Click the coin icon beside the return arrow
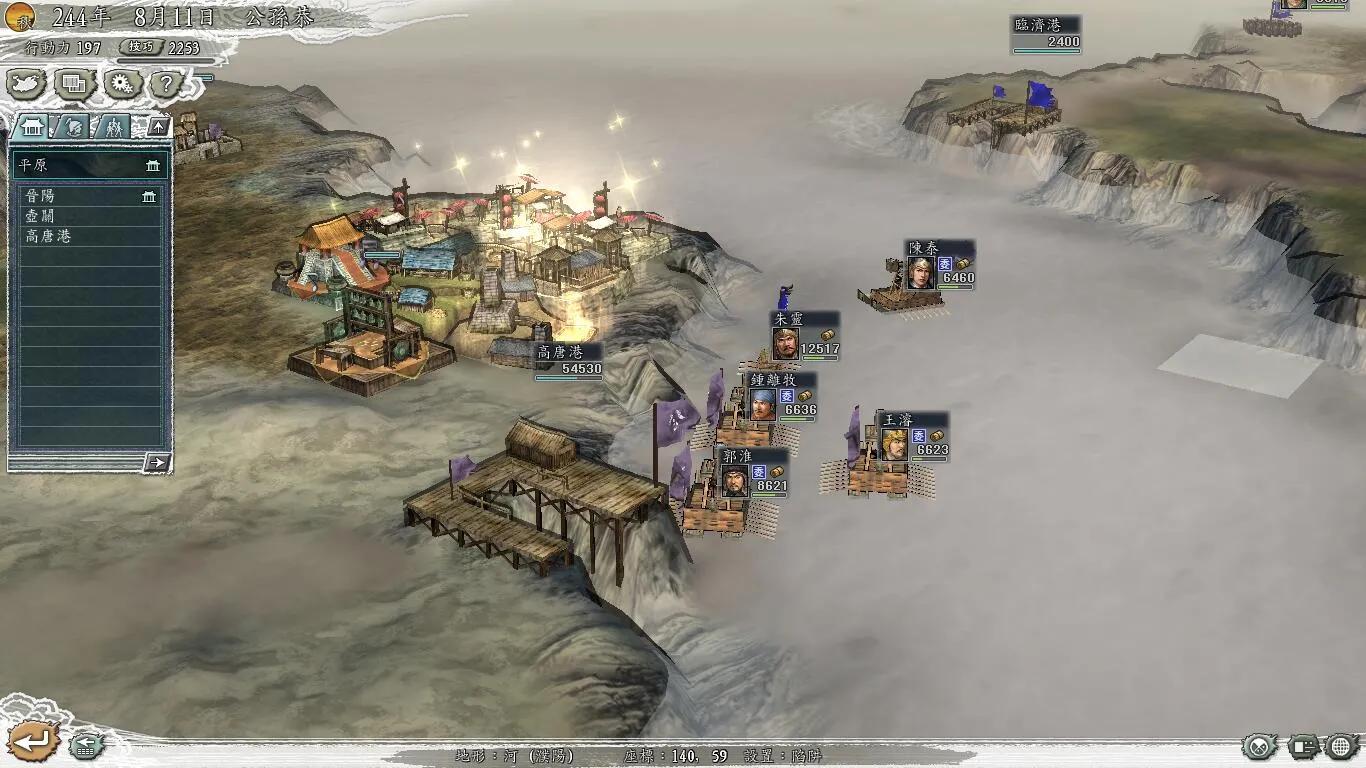Screen dimensions: 1366x768 pos(85,745)
